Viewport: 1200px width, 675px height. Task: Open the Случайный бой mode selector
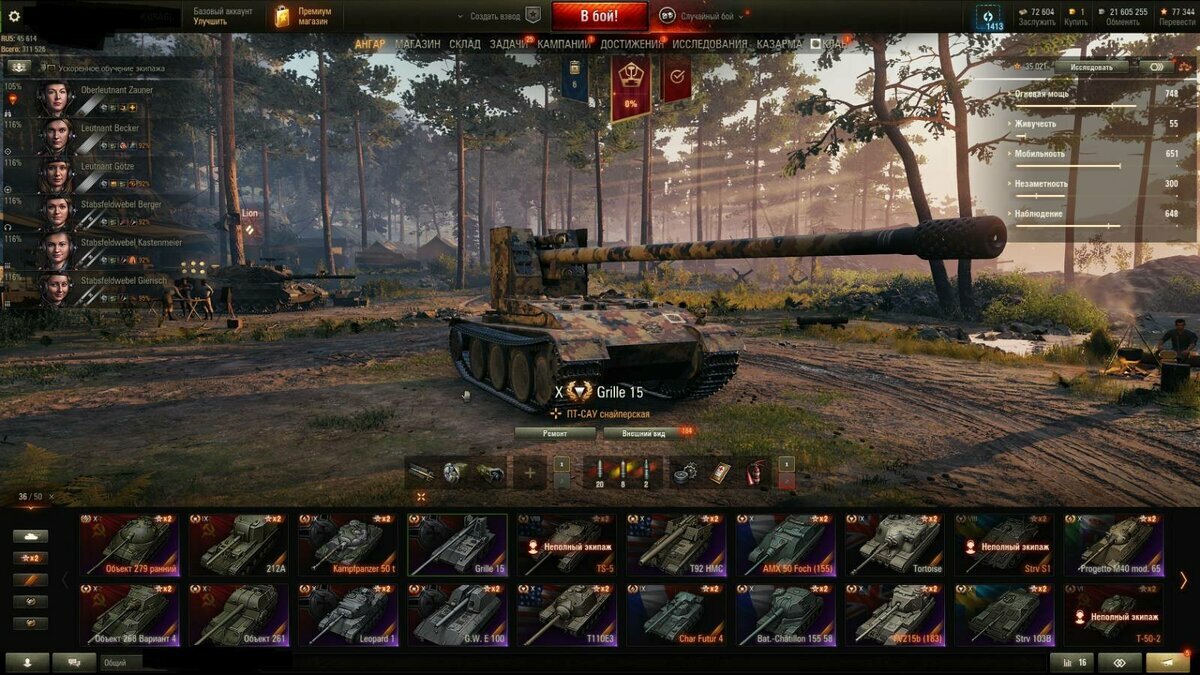click(x=700, y=16)
